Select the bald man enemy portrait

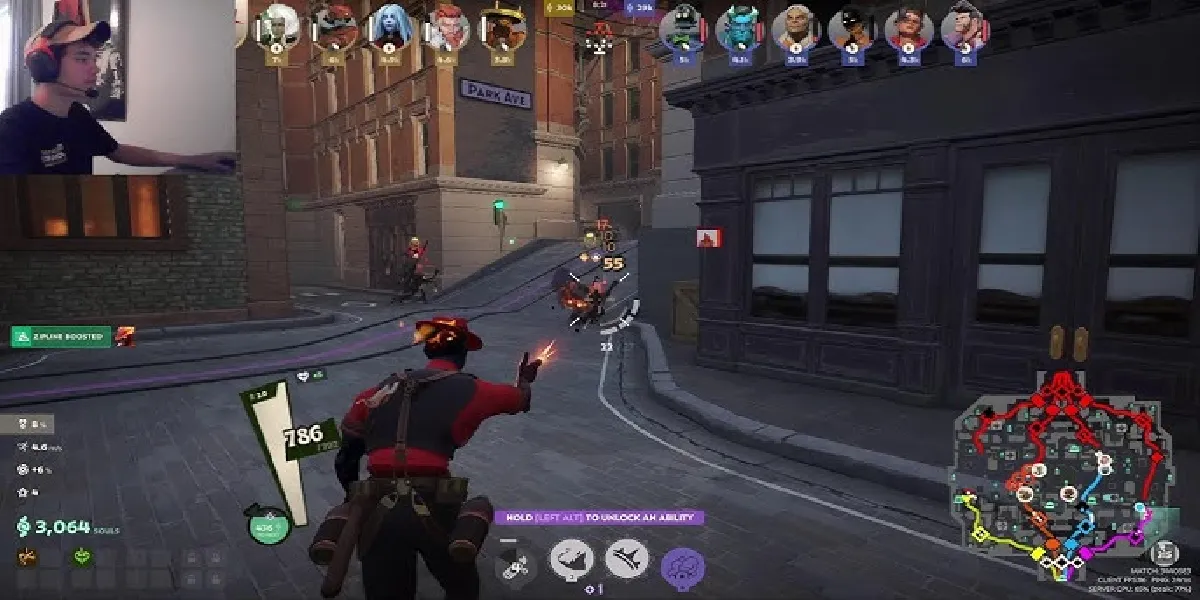pyautogui.click(x=797, y=27)
